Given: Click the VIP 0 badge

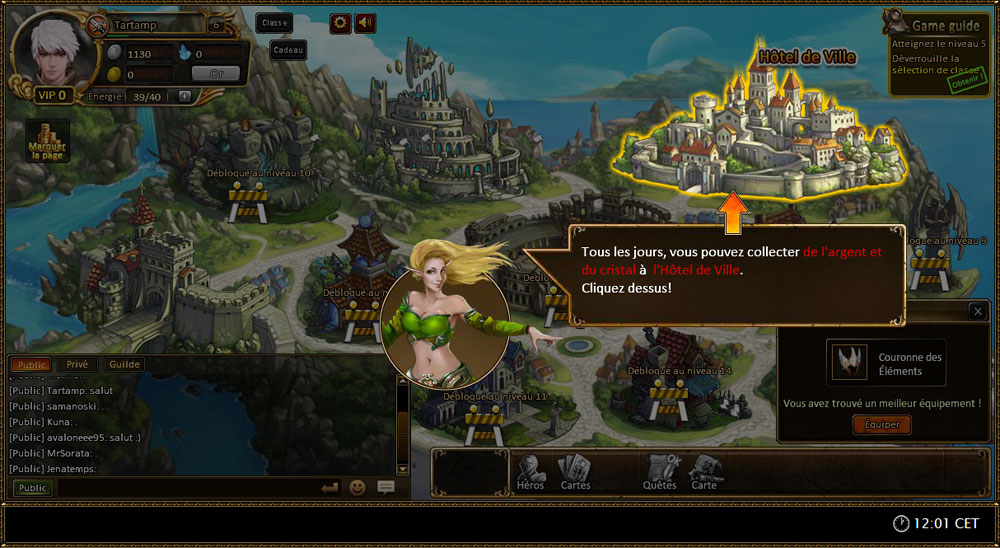Looking at the screenshot, I should (51, 95).
